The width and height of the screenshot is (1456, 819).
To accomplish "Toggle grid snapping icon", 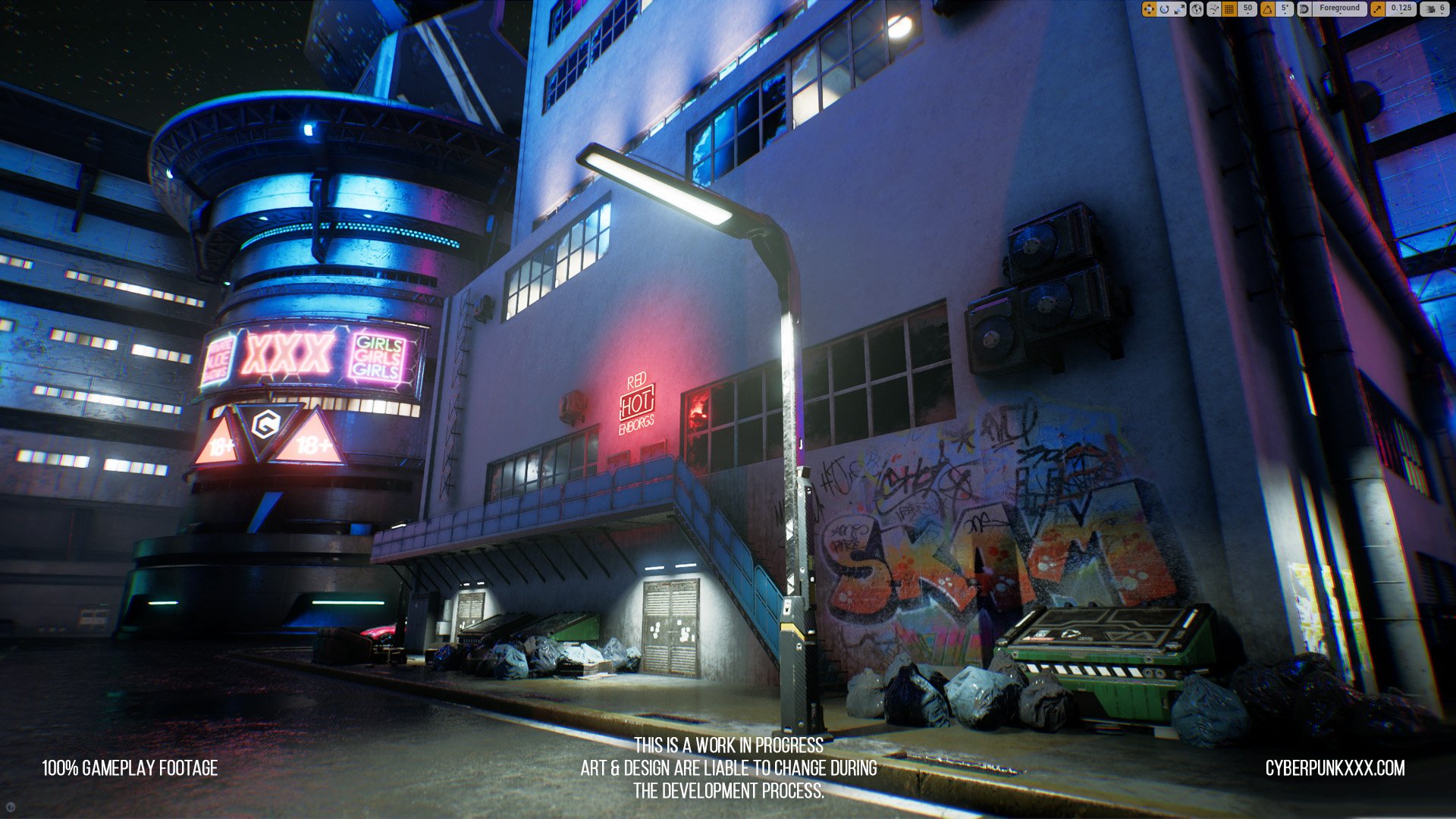I will click(1230, 9).
